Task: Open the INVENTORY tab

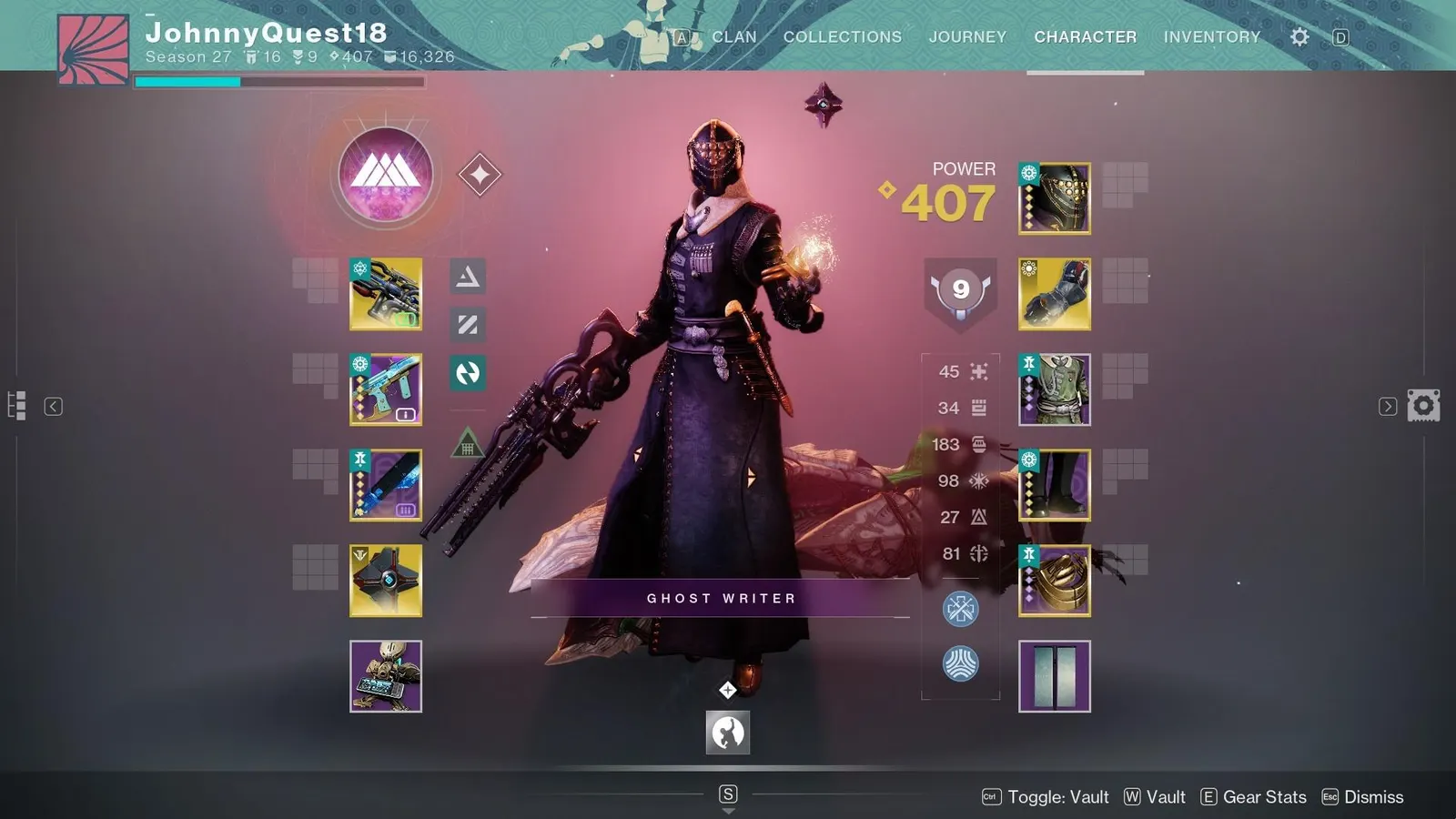Action: 1212,36
